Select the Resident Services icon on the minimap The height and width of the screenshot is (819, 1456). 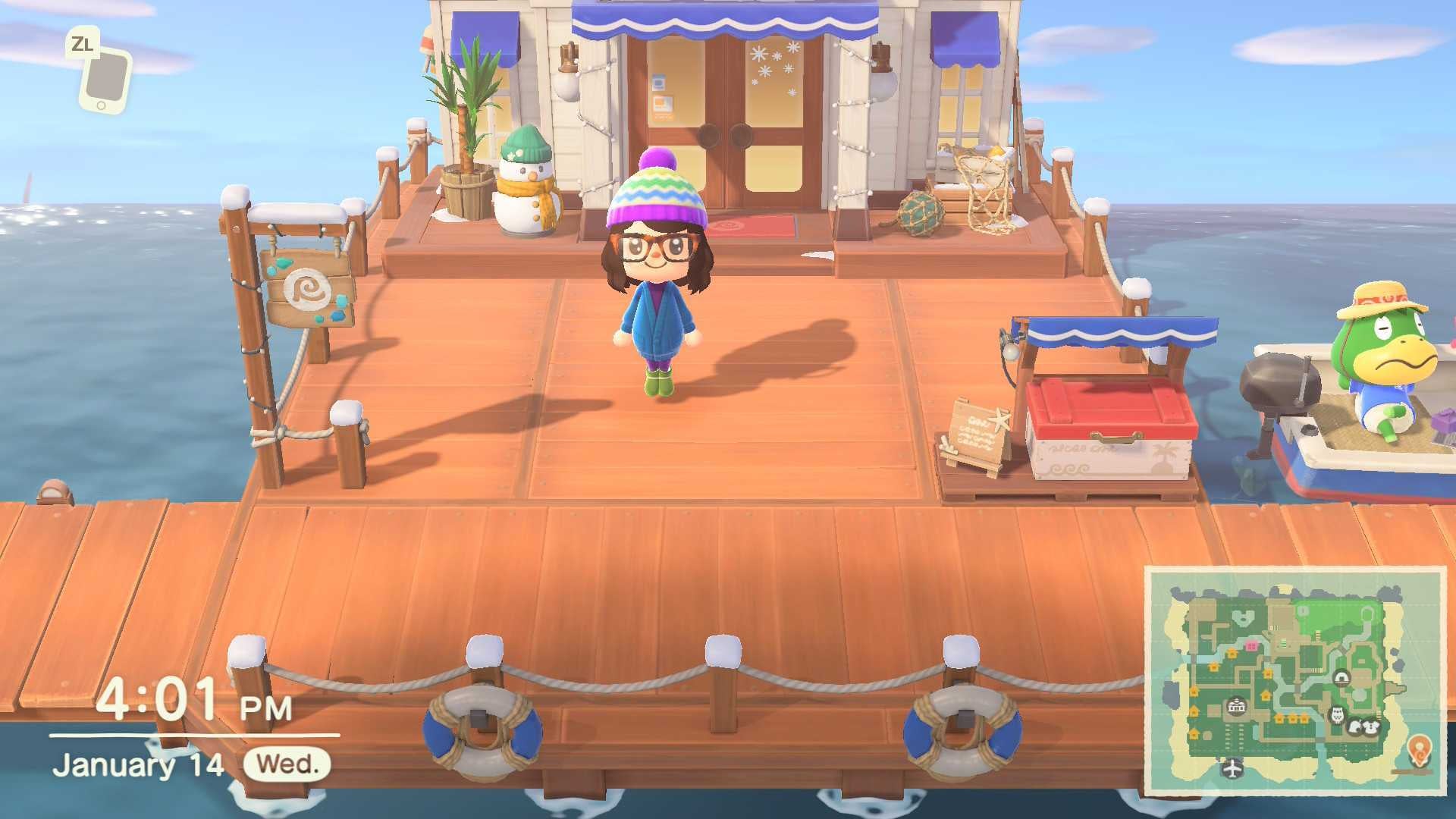tap(1235, 707)
